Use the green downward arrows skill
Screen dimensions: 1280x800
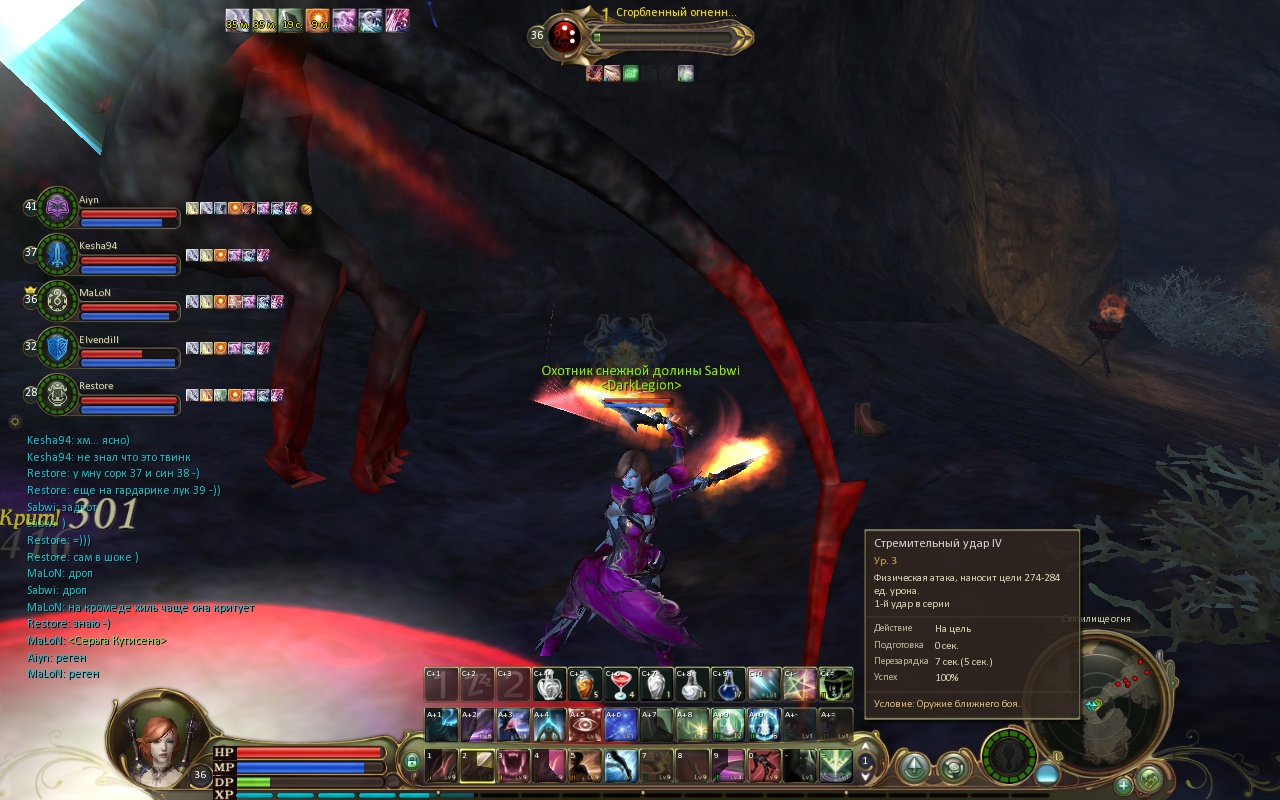point(836,766)
